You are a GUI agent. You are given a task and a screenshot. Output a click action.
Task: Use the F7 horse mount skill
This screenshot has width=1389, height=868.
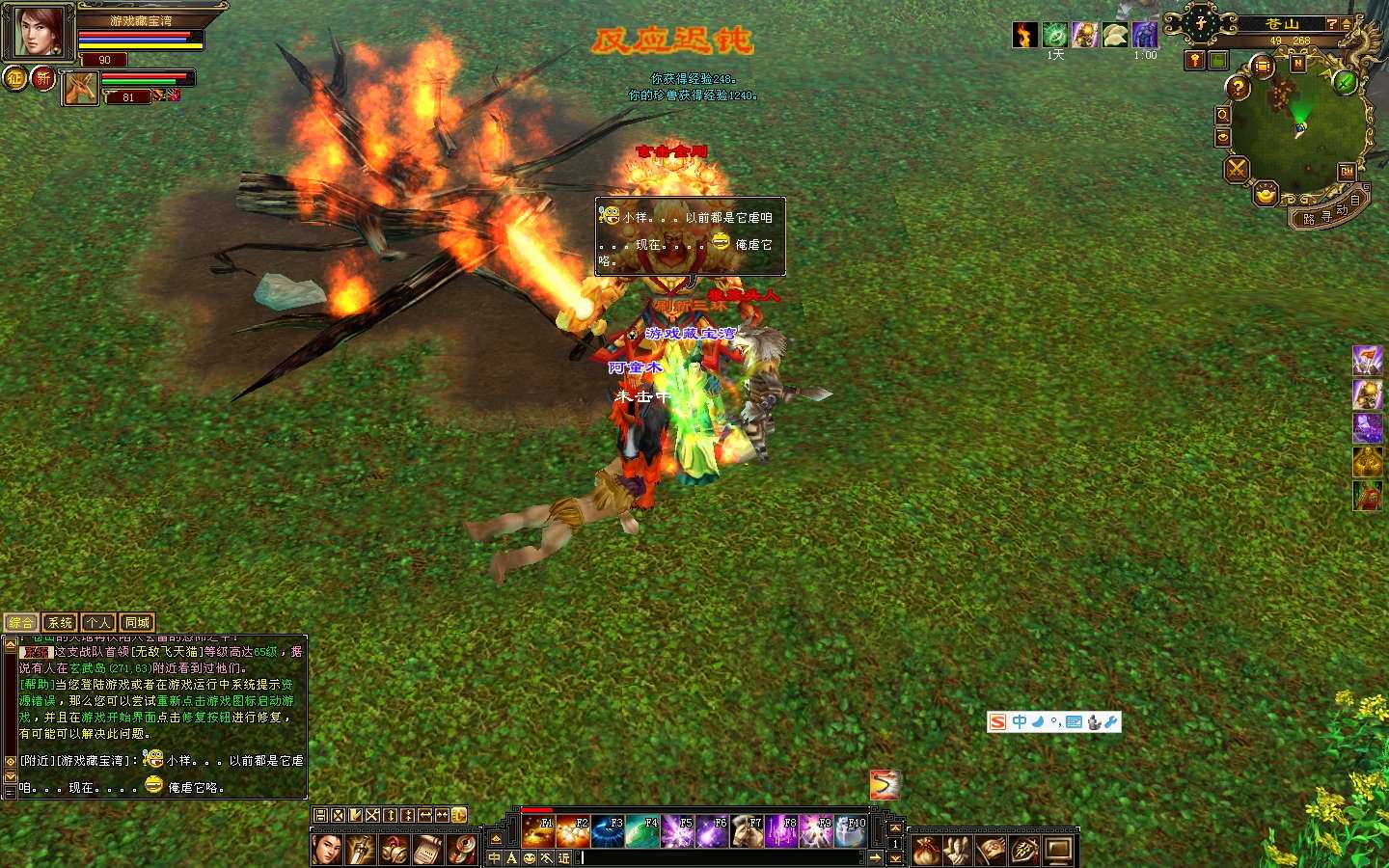tap(747, 830)
